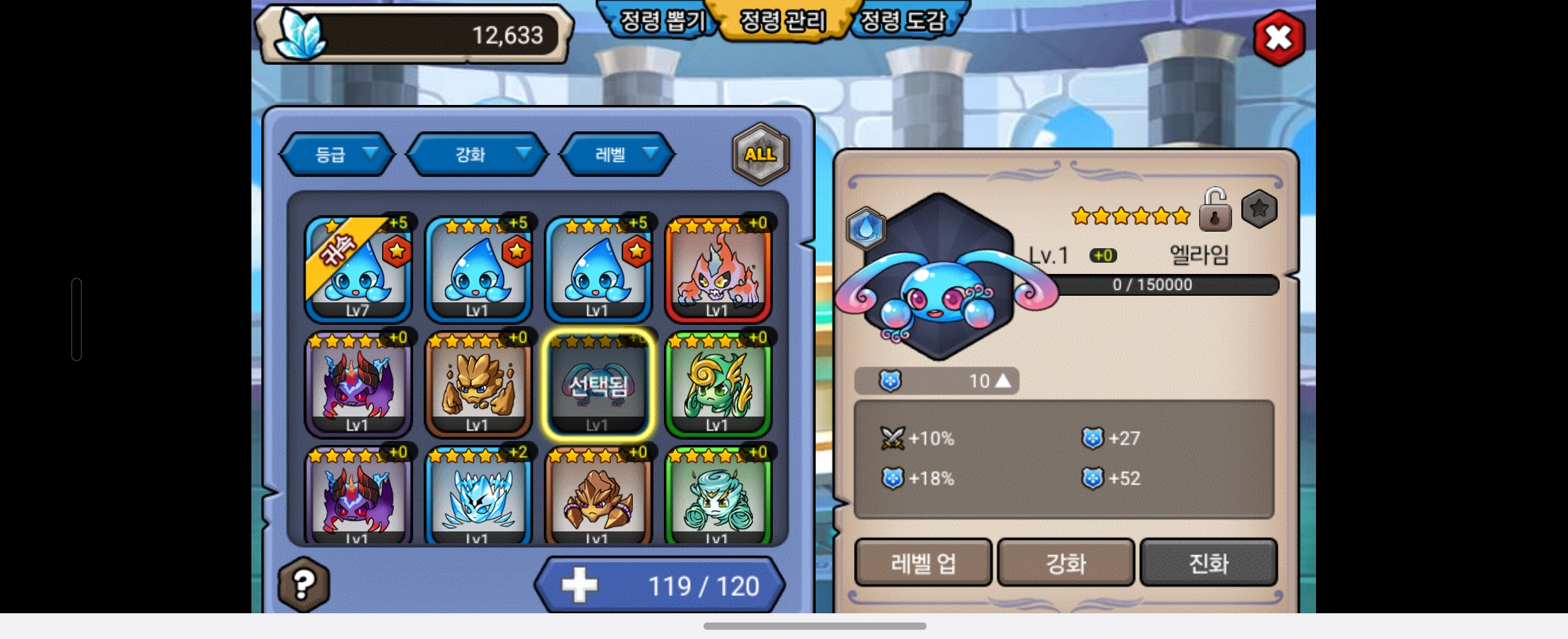1568x639 pixels.
Task: Expand spirit storage with the plus button
Action: (x=579, y=586)
